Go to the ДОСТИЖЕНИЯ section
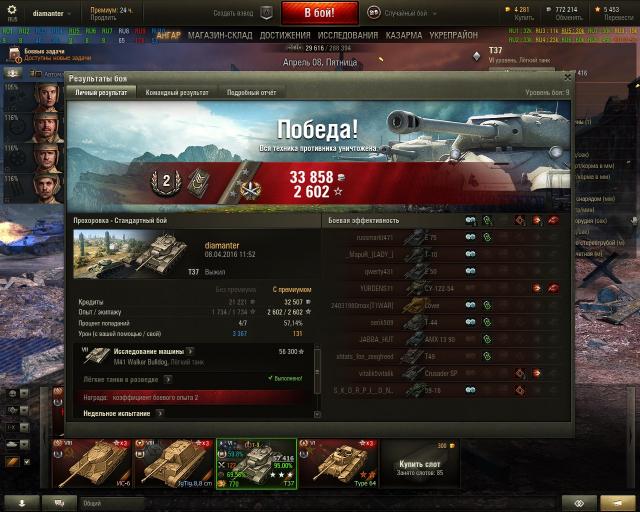This screenshot has height=512, width=640. point(285,35)
